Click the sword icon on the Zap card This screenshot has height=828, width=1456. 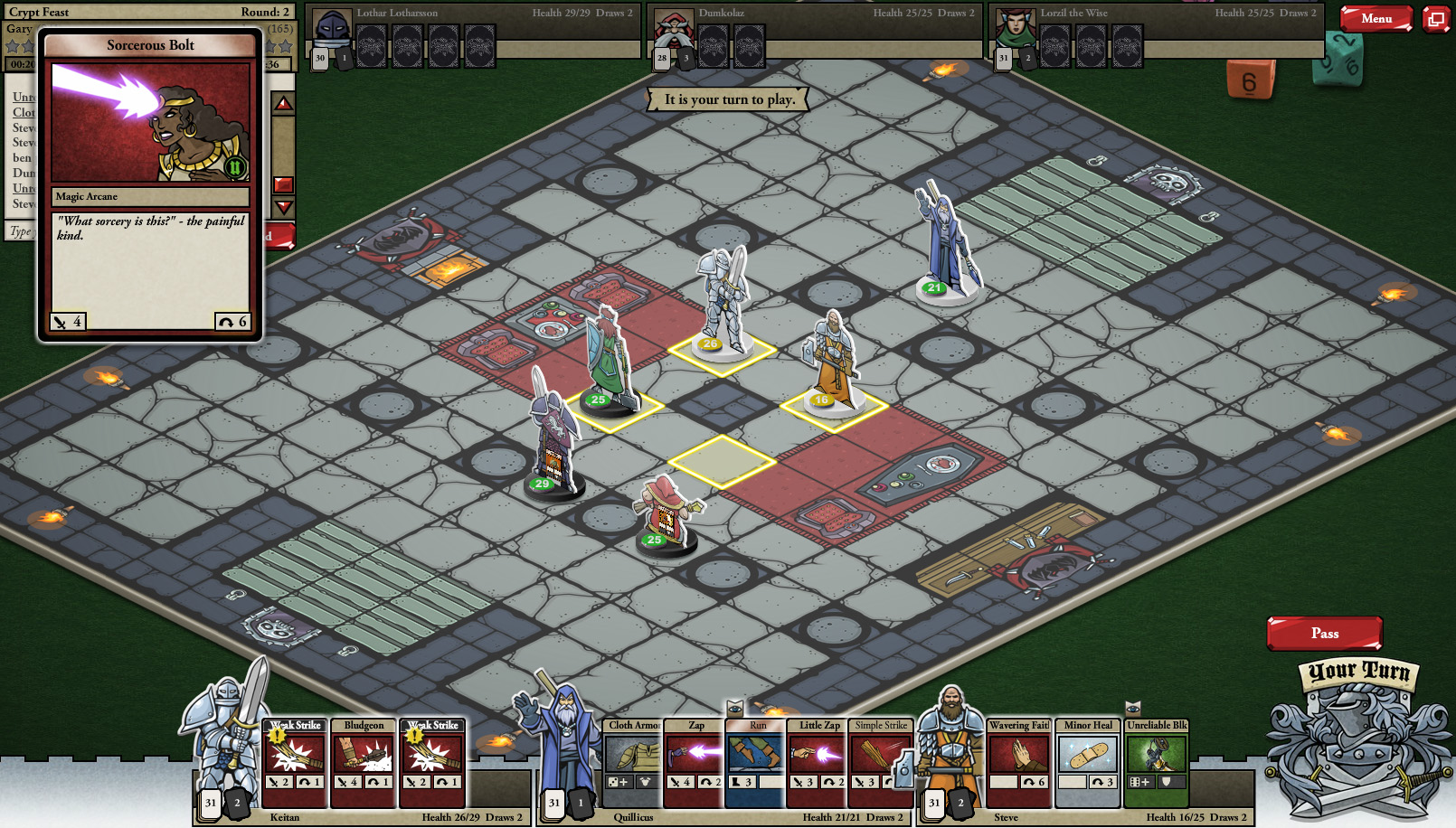tap(676, 781)
